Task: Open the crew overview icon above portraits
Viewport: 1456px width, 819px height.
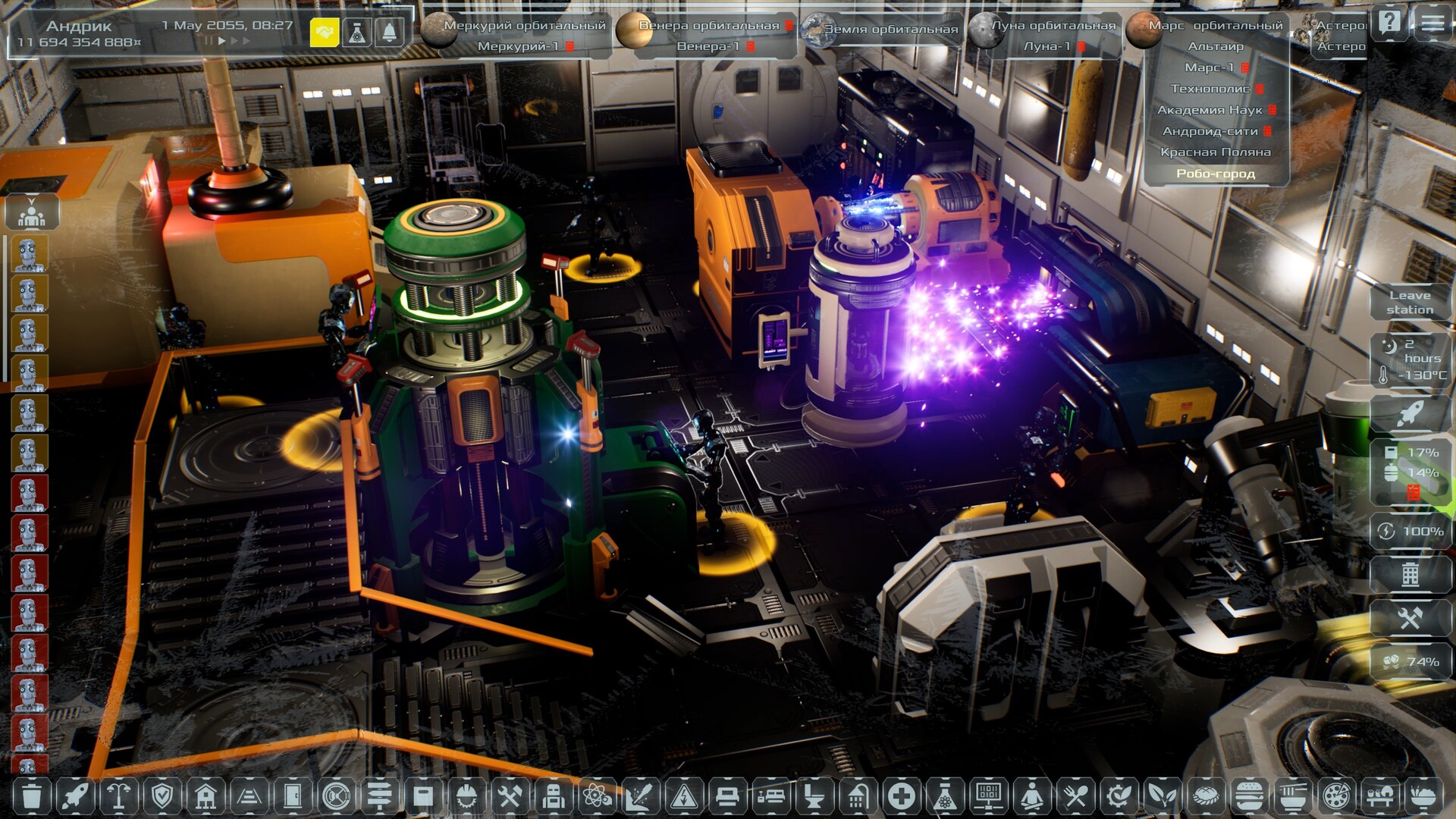Action: [x=31, y=213]
